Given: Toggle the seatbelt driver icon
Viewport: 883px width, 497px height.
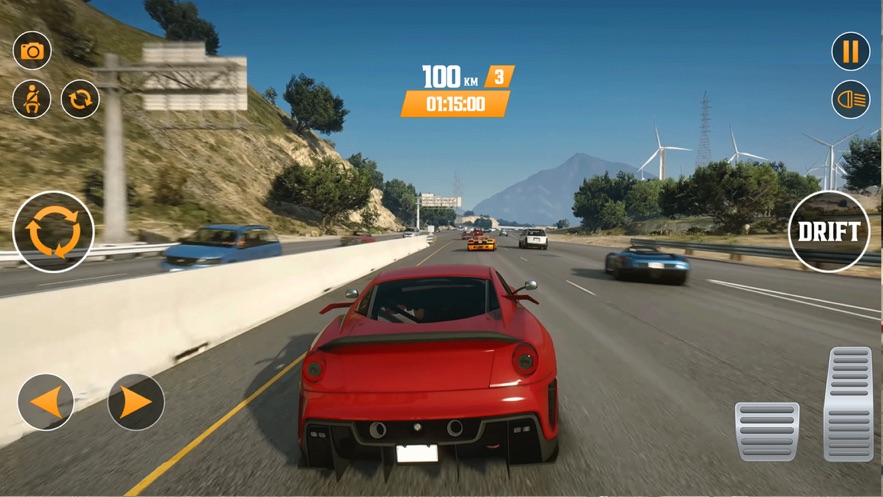Looking at the screenshot, I should pyautogui.click(x=32, y=99).
